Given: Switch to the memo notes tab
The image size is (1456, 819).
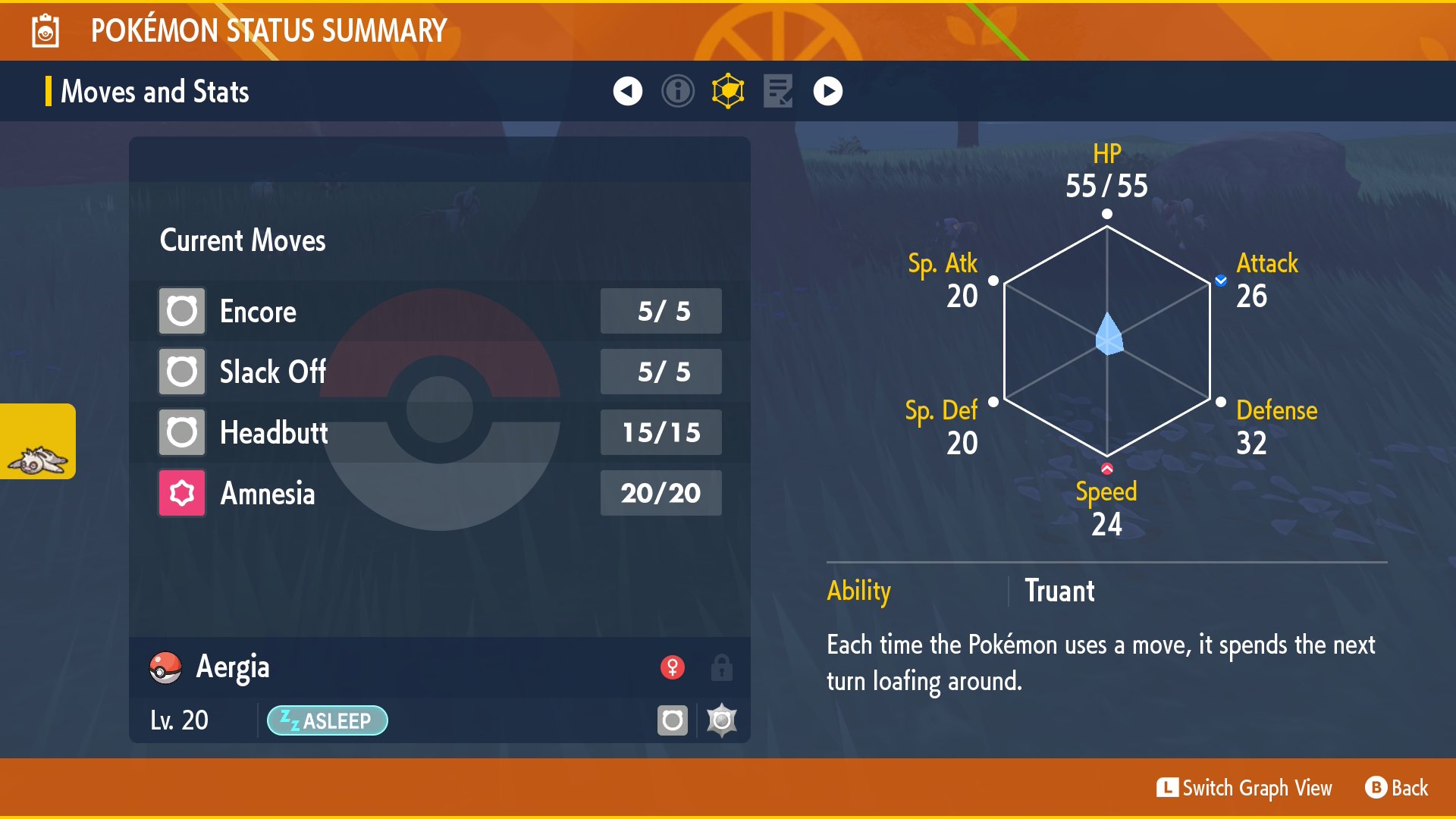Looking at the screenshot, I should click(778, 92).
